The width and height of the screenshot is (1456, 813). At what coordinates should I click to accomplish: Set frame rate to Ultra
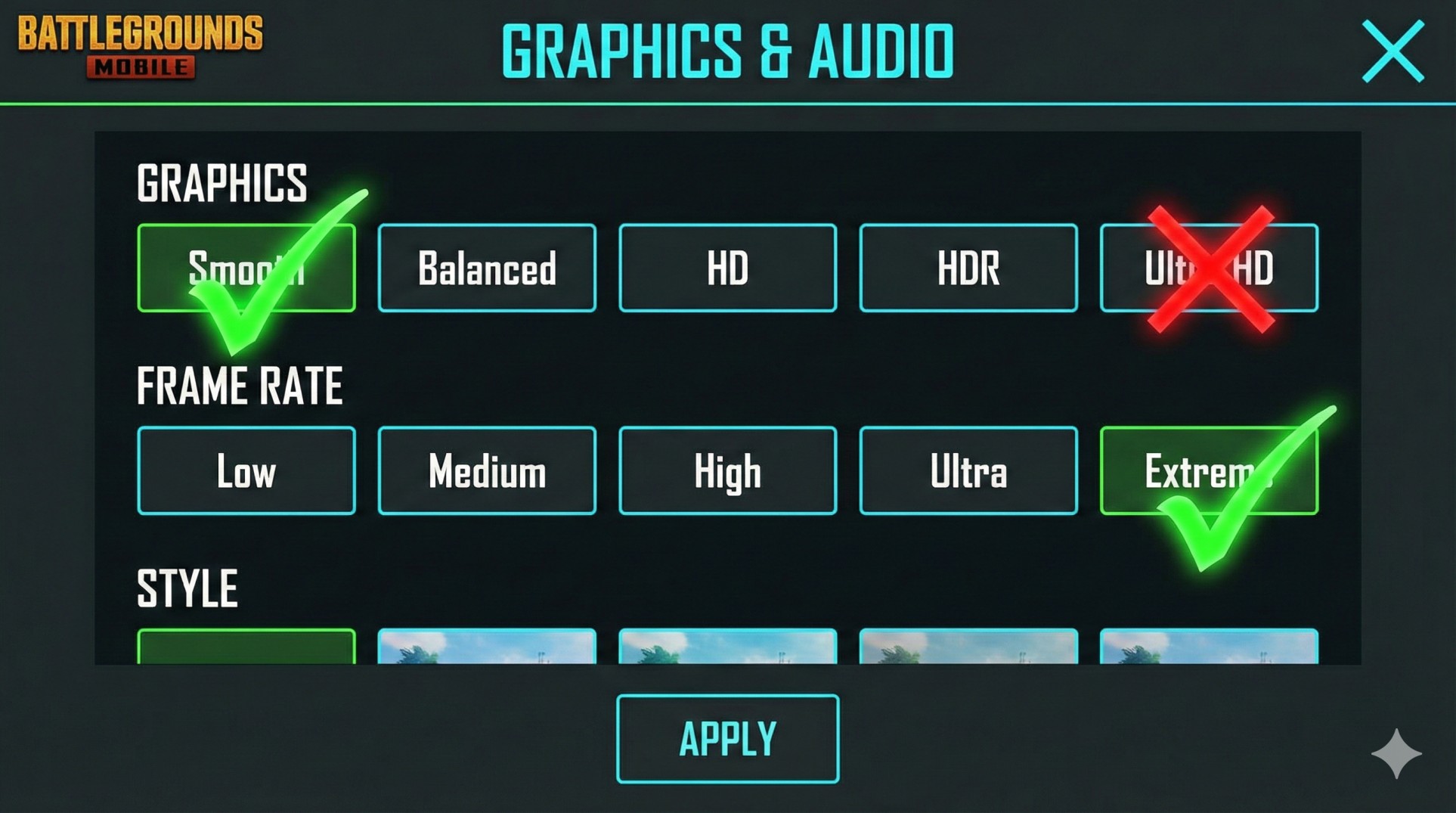(x=968, y=470)
